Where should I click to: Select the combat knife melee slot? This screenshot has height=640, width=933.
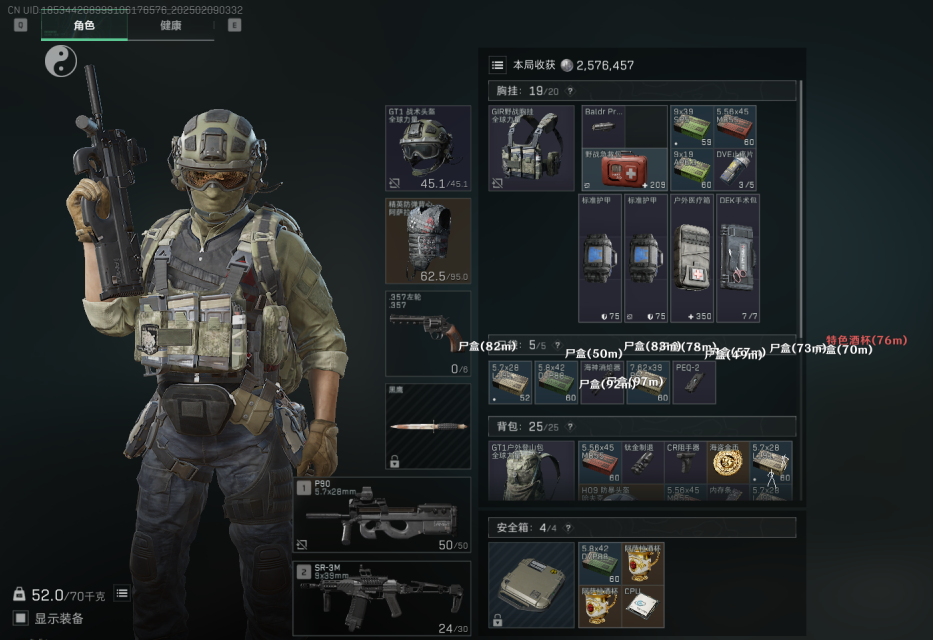428,426
